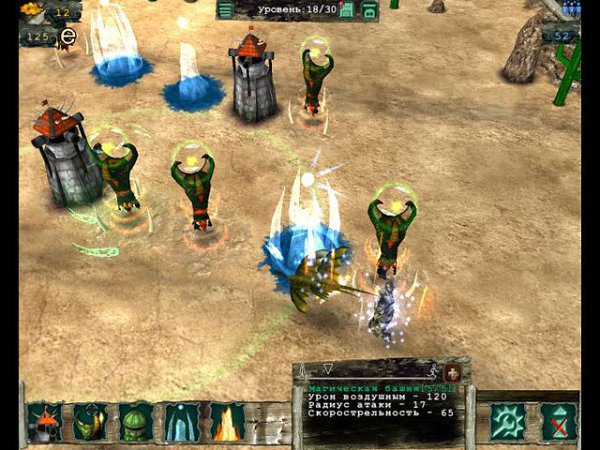The height and width of the screenshot is (450, 600).
Task: Choose the green tower with flame build icon
Action: (90, 422)
